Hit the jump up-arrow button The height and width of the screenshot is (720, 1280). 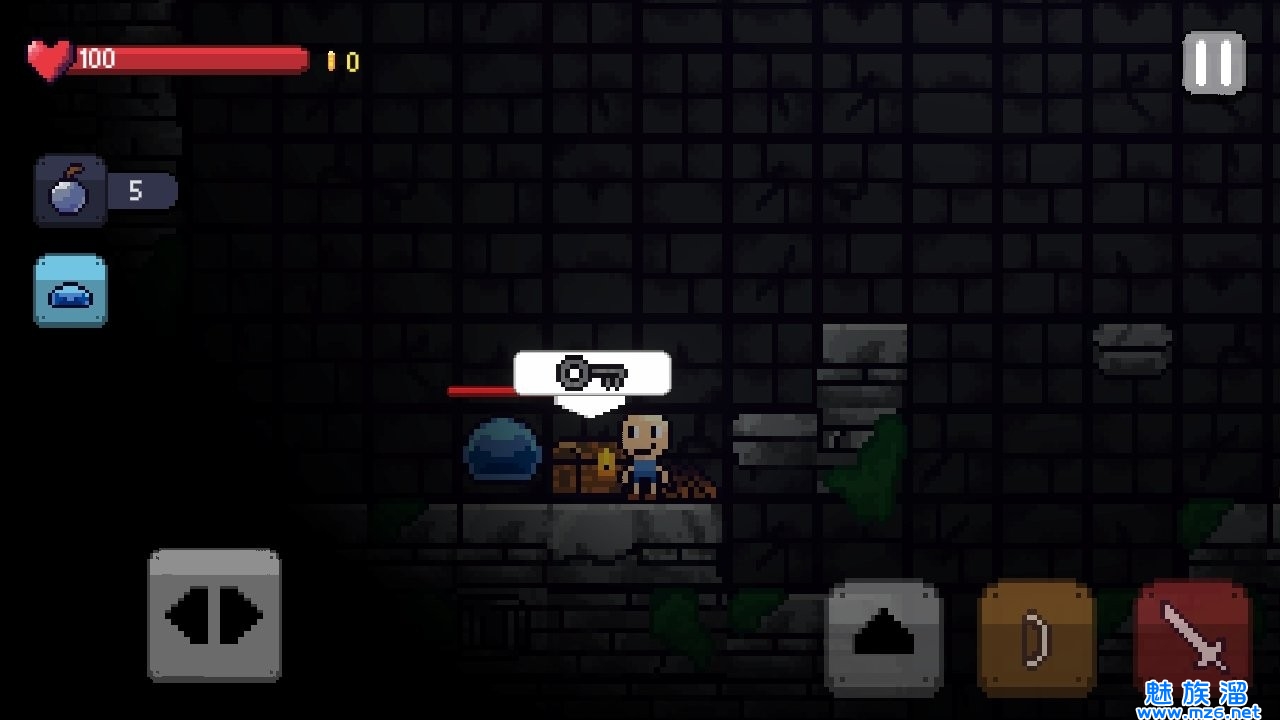point(884,637)
